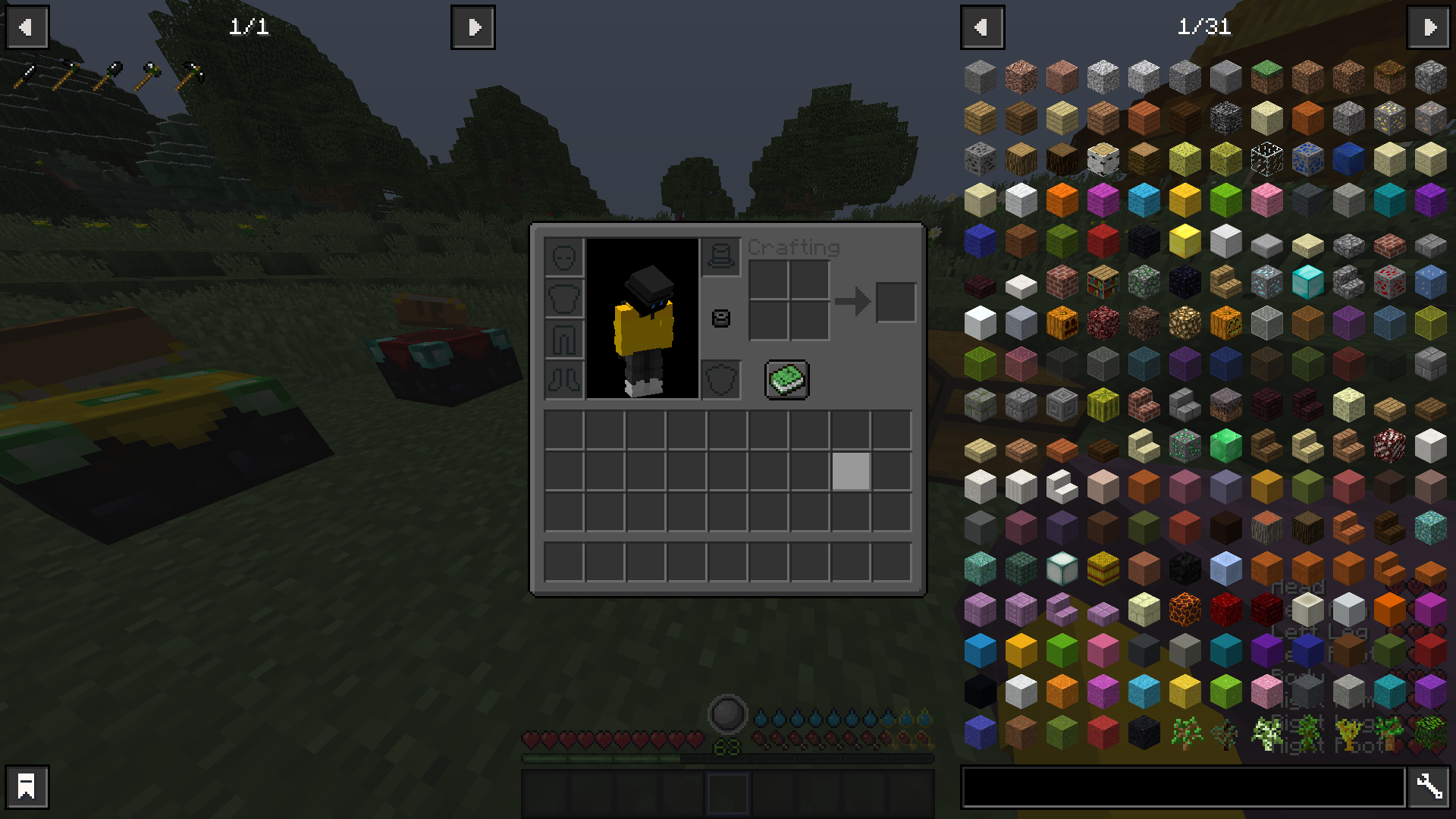1456x819 pixels.
Task: Pick up the green book beside the crafting grid
Action: pos(786,380)
